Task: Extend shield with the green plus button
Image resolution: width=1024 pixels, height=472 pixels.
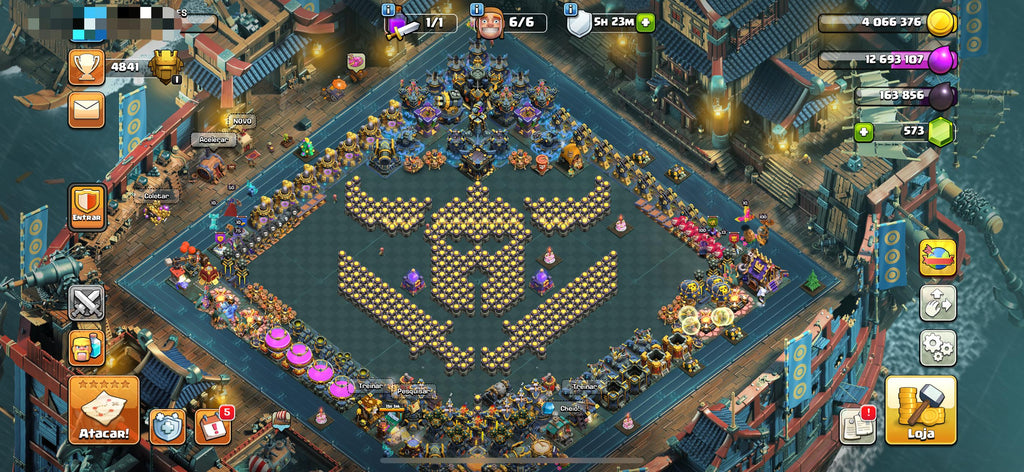Action: (645, 22)
